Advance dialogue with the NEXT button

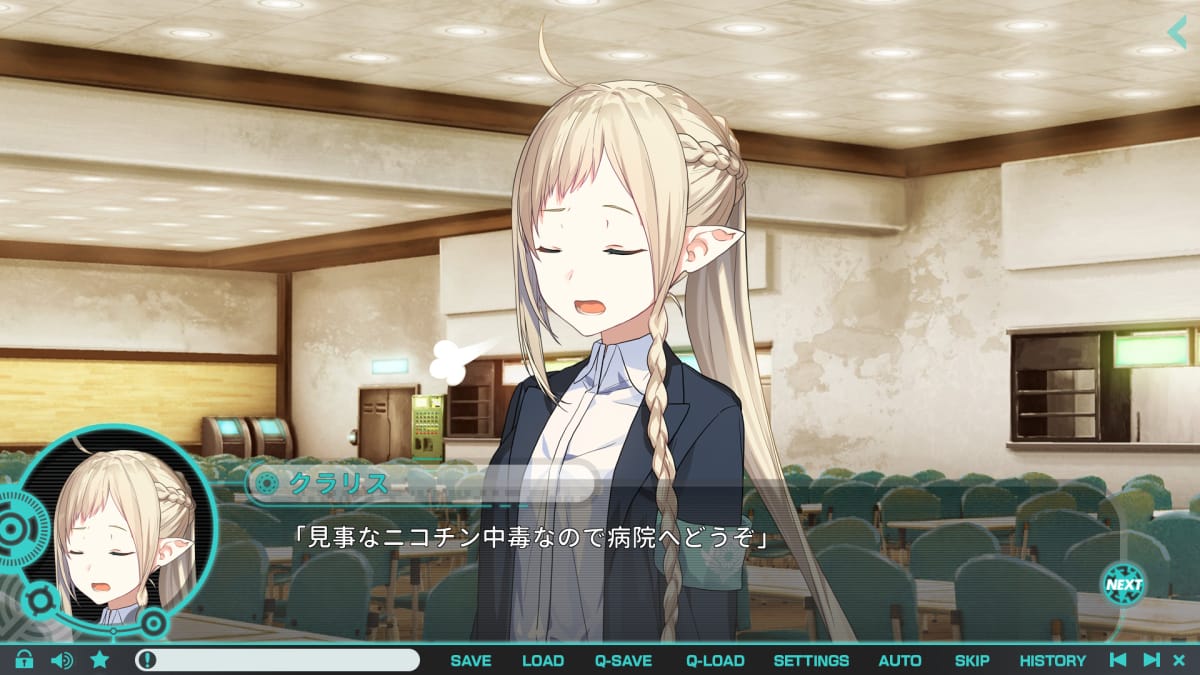[1124, 584]
